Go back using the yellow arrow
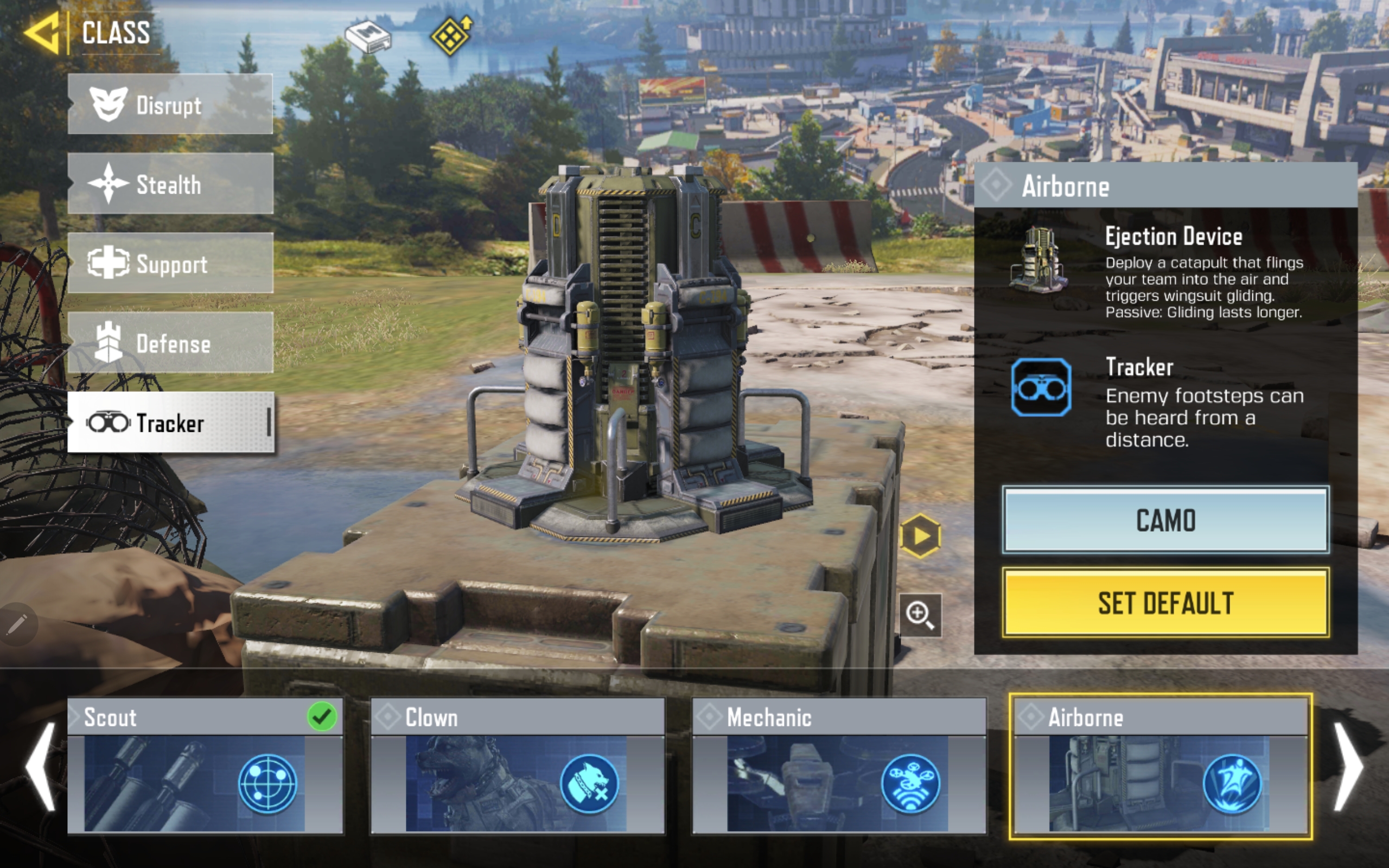Image resolution: width=1389 pixels, height=868 pixels. click(x=42, y=33)
